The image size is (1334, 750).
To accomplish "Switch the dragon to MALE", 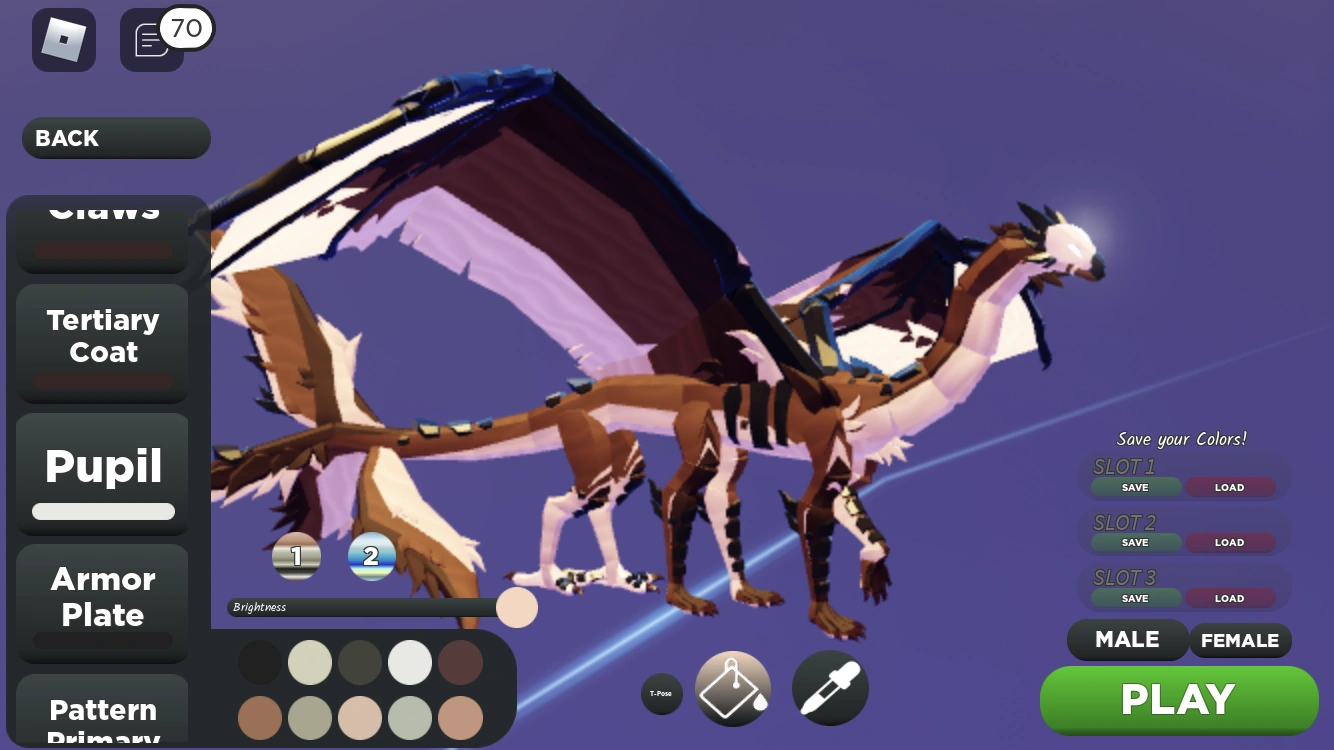I will (x=1127, y=640).
